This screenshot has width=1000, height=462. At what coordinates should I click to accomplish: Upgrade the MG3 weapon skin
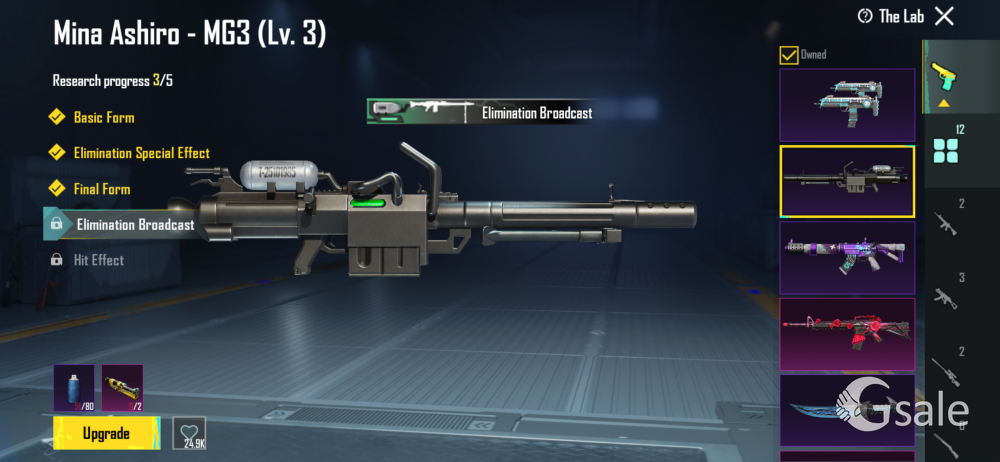click(106, 433)
